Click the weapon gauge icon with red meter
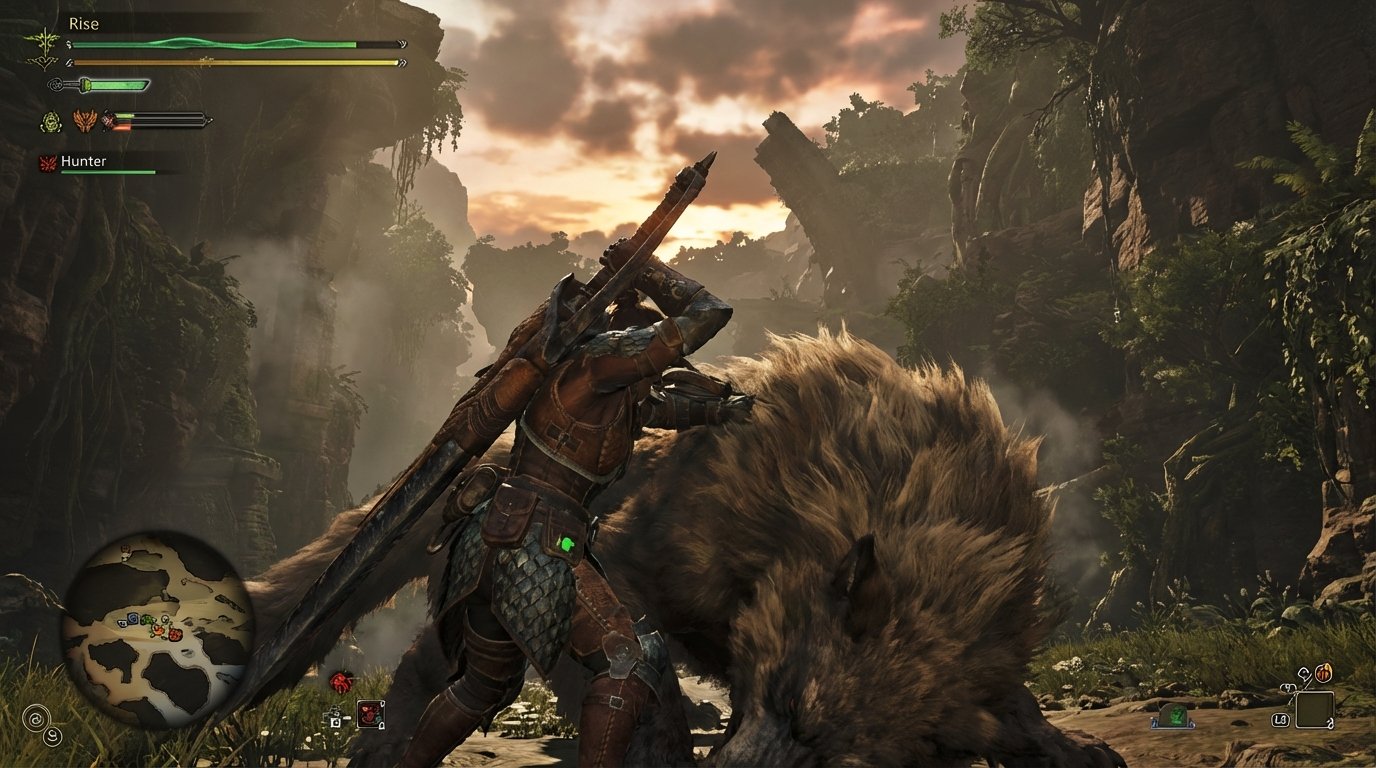Viewport: 1376px width, 768px height. pos(110,120)
